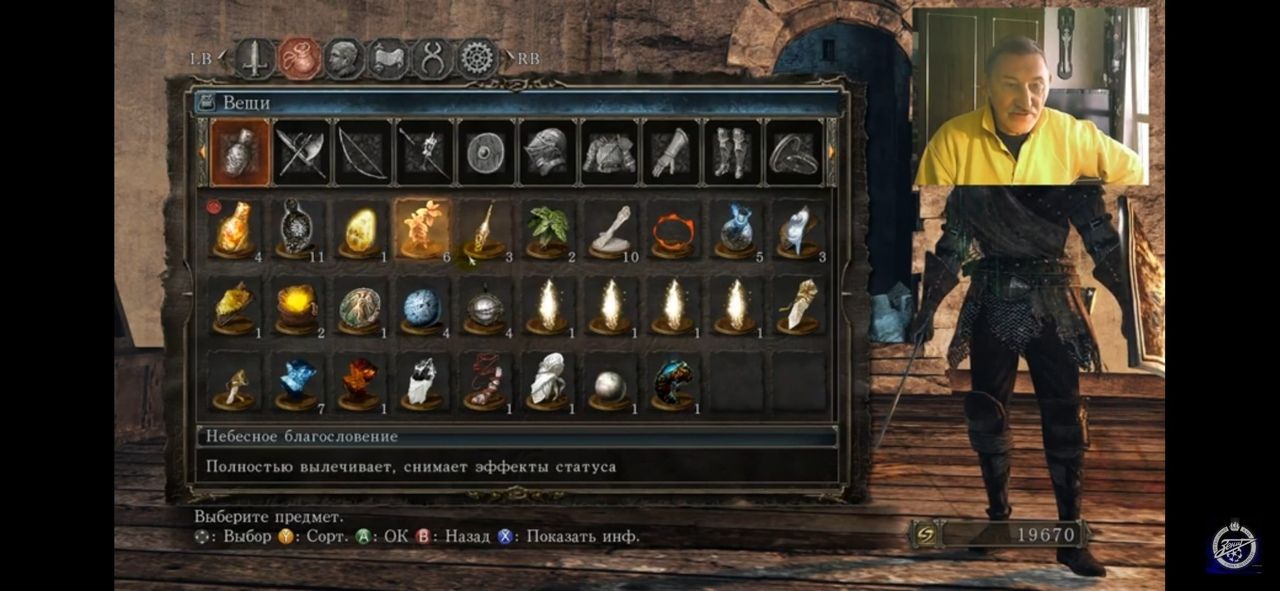Select the orange flame ring item

tap(672, 229)
